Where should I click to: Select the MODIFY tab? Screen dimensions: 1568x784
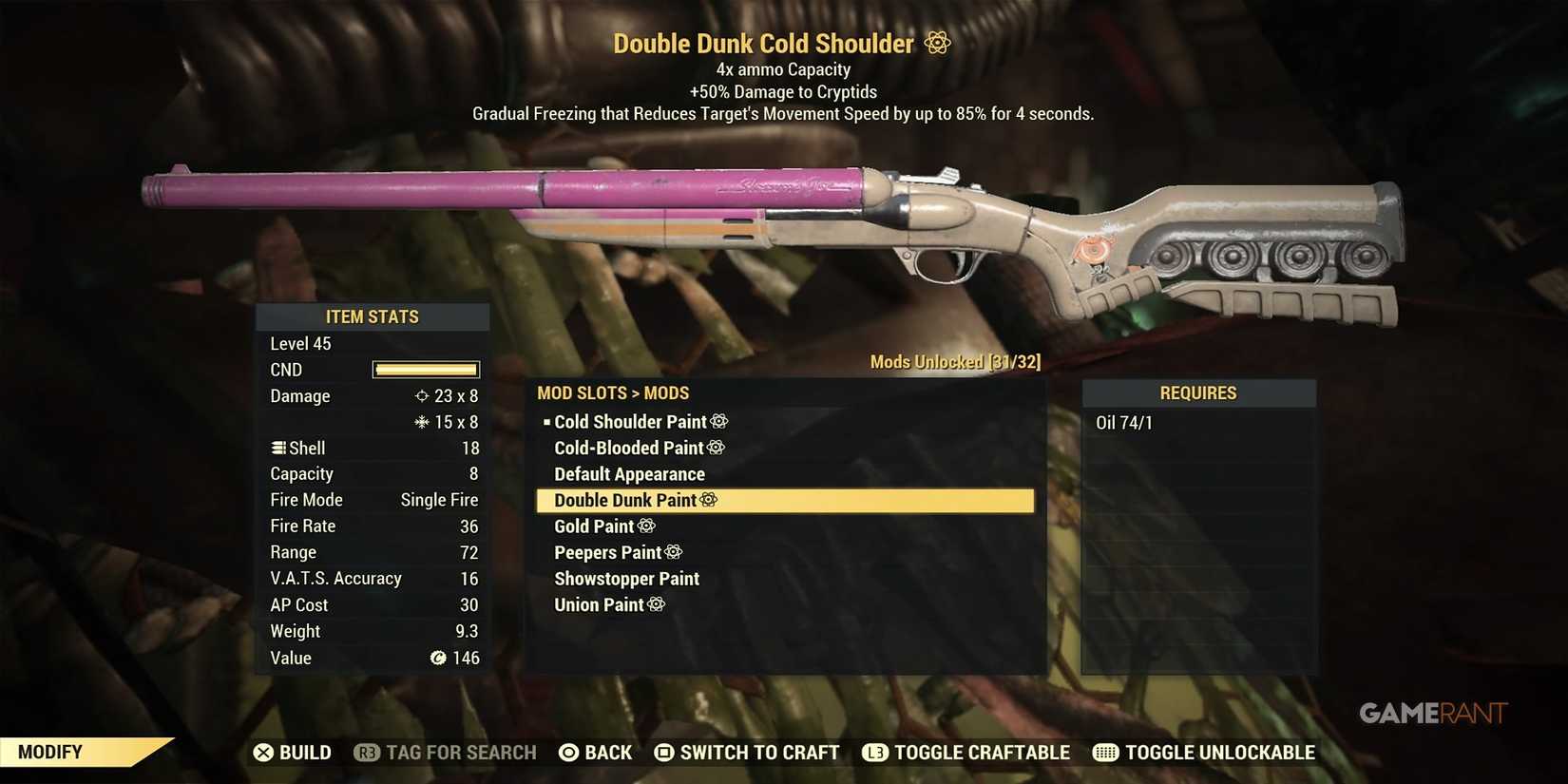(52, 752)
